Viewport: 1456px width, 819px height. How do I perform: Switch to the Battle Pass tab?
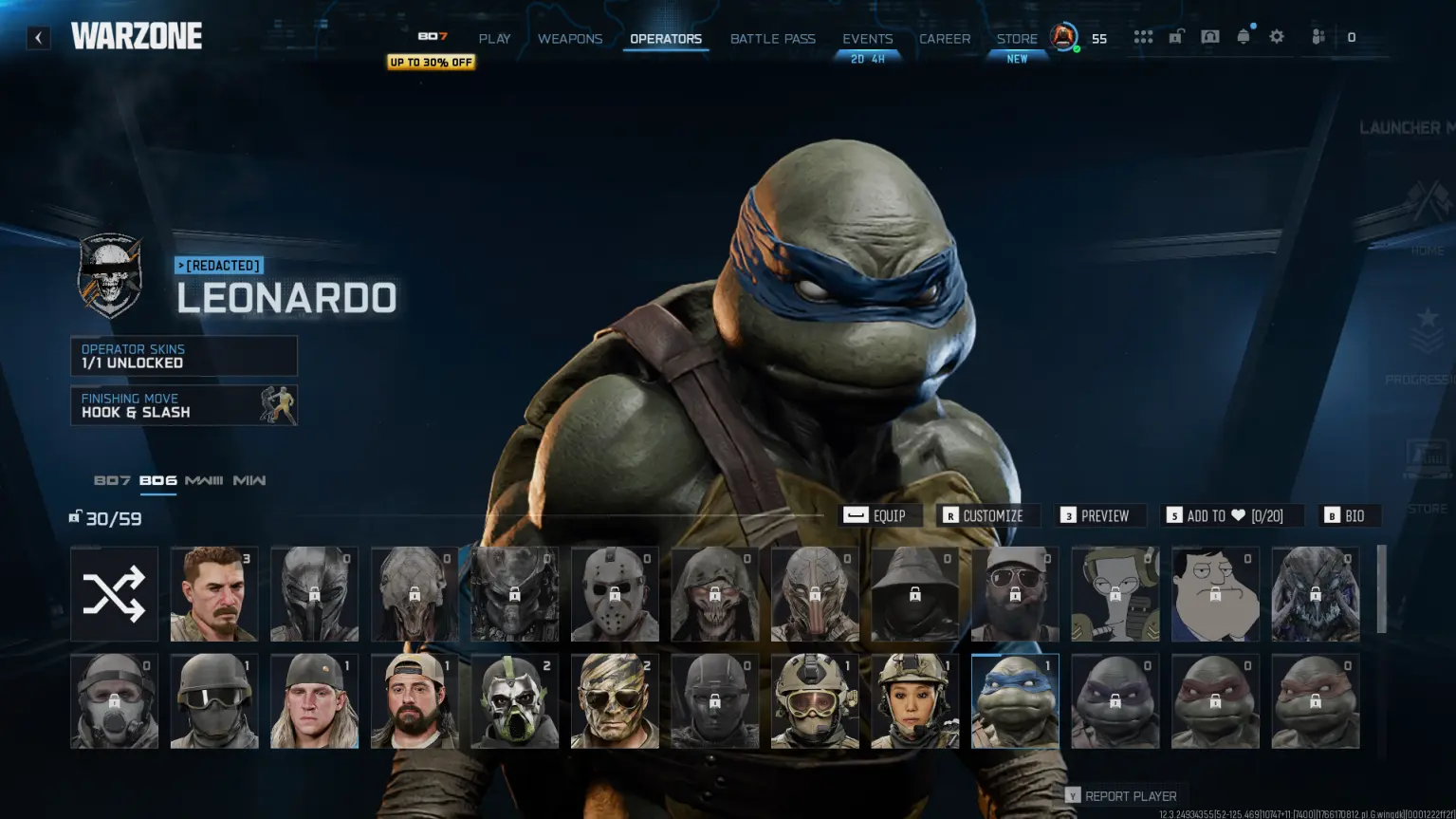[x=772, y=38]
